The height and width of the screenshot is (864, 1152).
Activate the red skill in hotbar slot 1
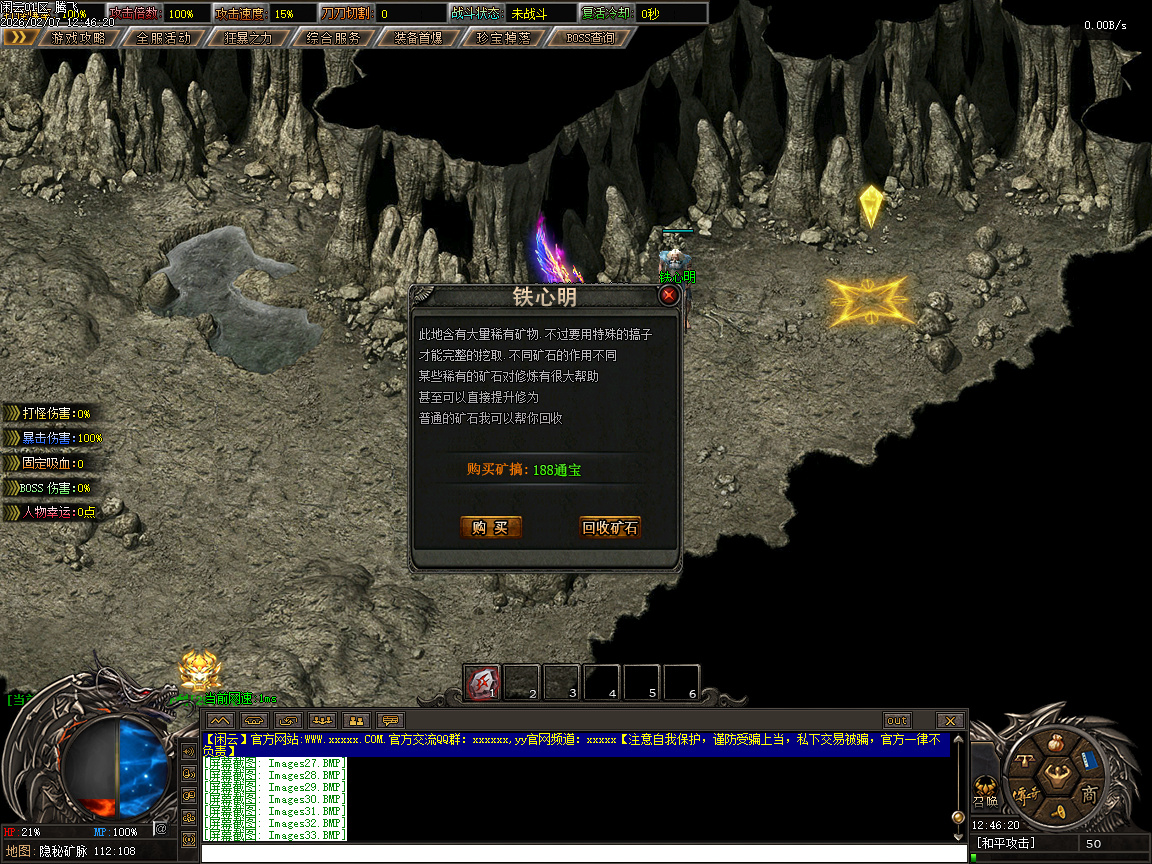[x=481, y=682]
